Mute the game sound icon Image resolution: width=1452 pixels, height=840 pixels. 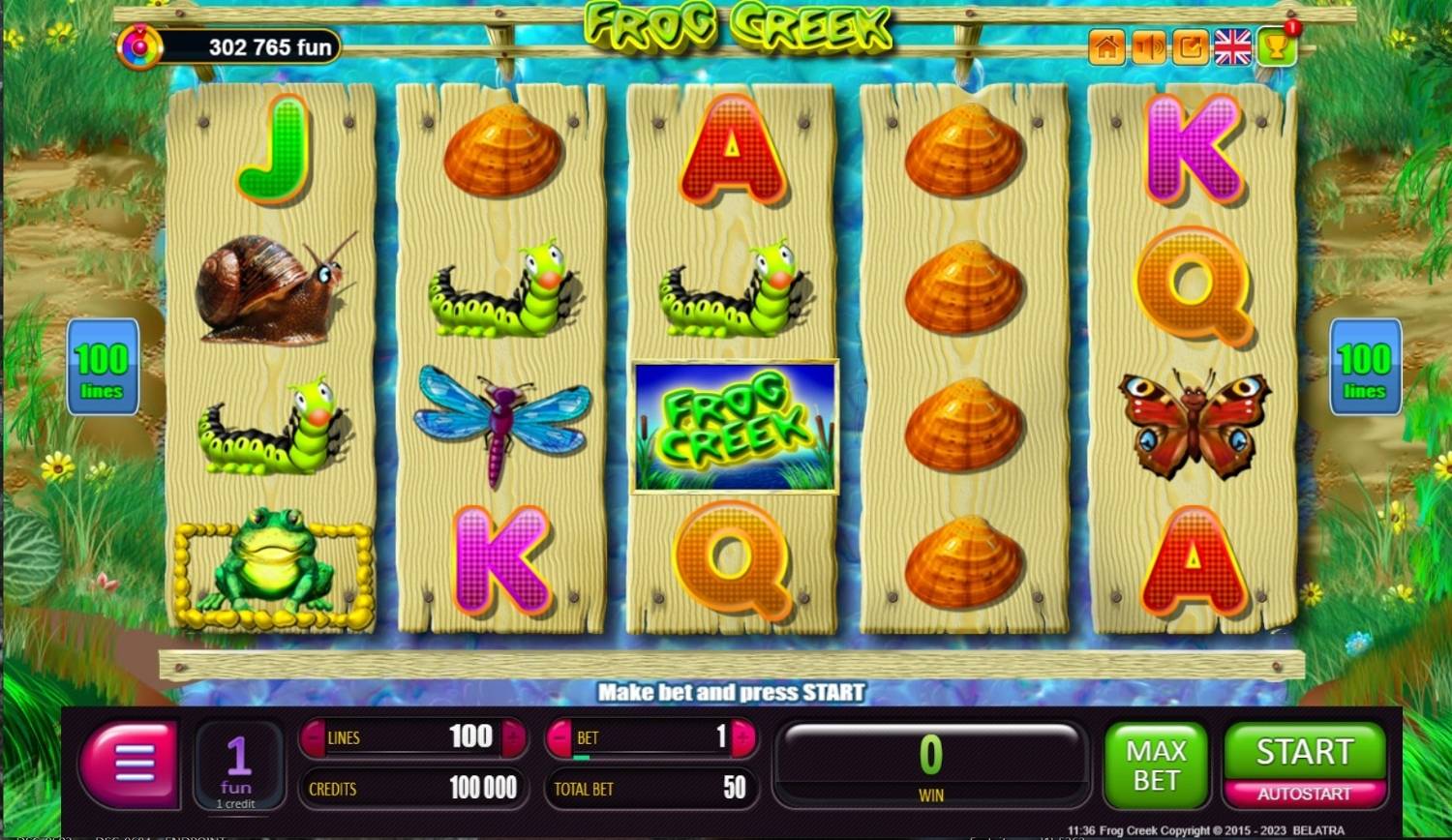[1149, 48]
